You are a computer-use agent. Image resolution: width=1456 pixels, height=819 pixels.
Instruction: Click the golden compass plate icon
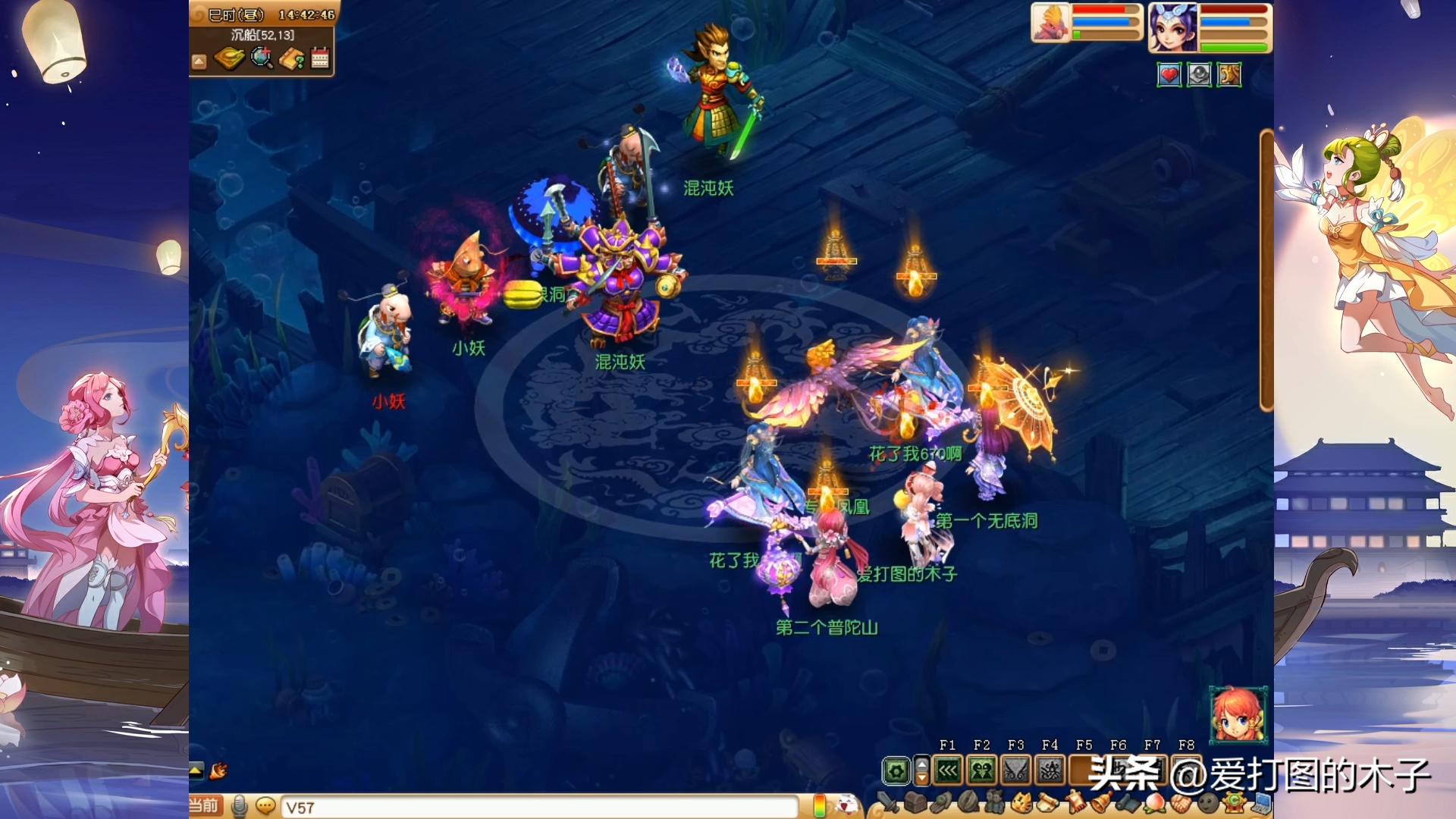tap(228, 58)
